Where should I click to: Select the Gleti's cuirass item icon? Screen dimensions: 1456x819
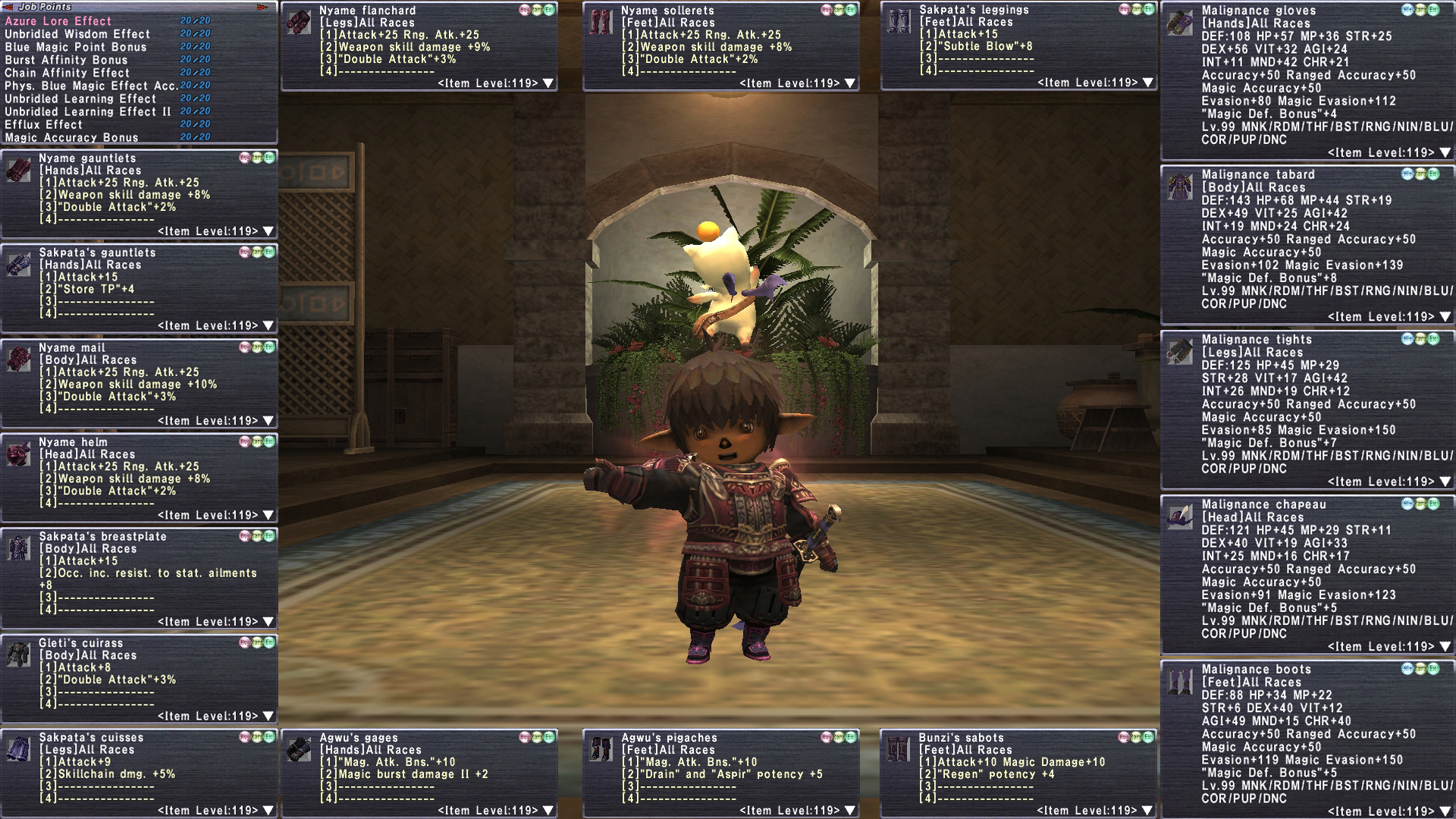pos(19,654)
